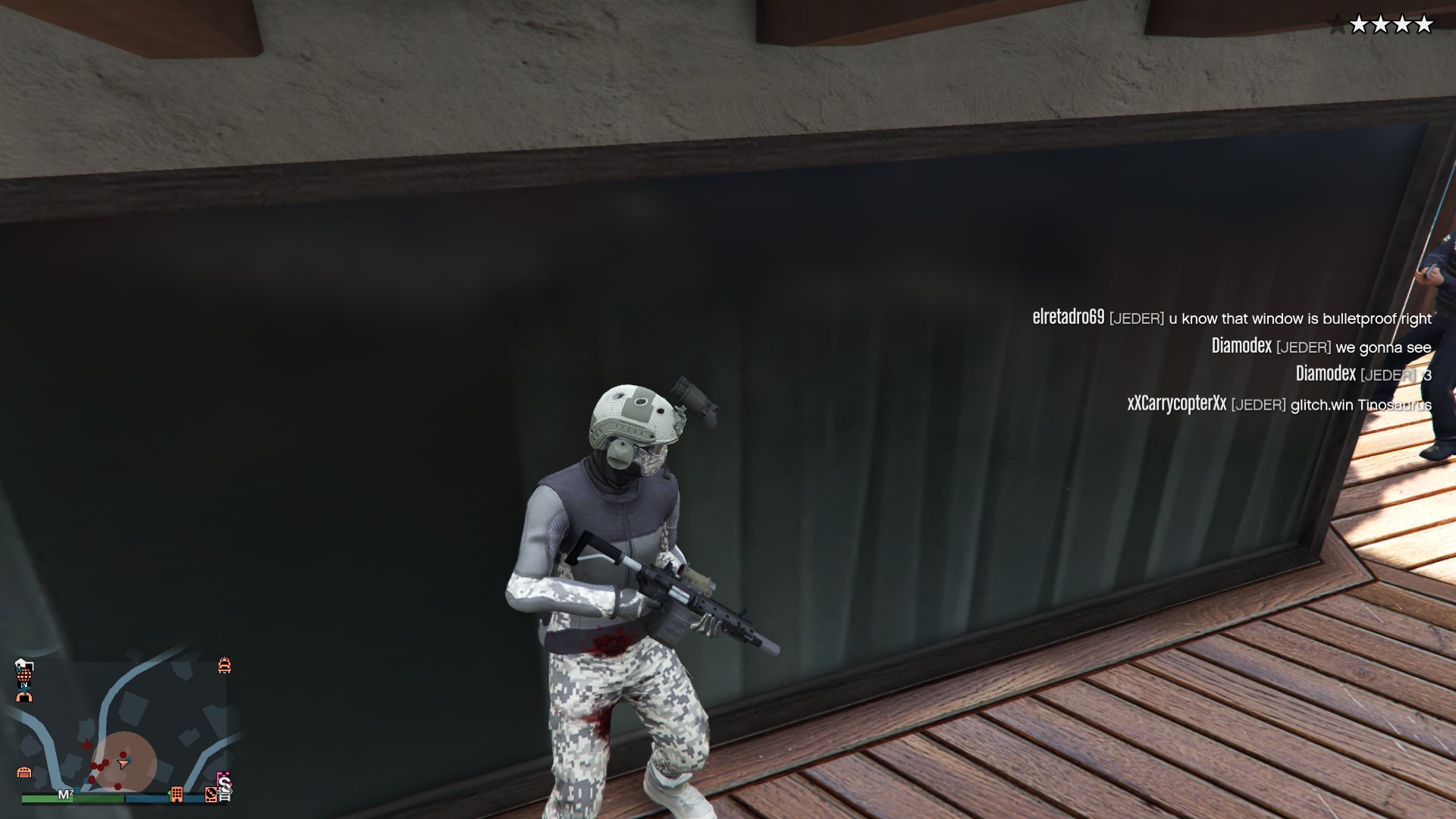Click the player arrow on the minimap

coord(123,762)
